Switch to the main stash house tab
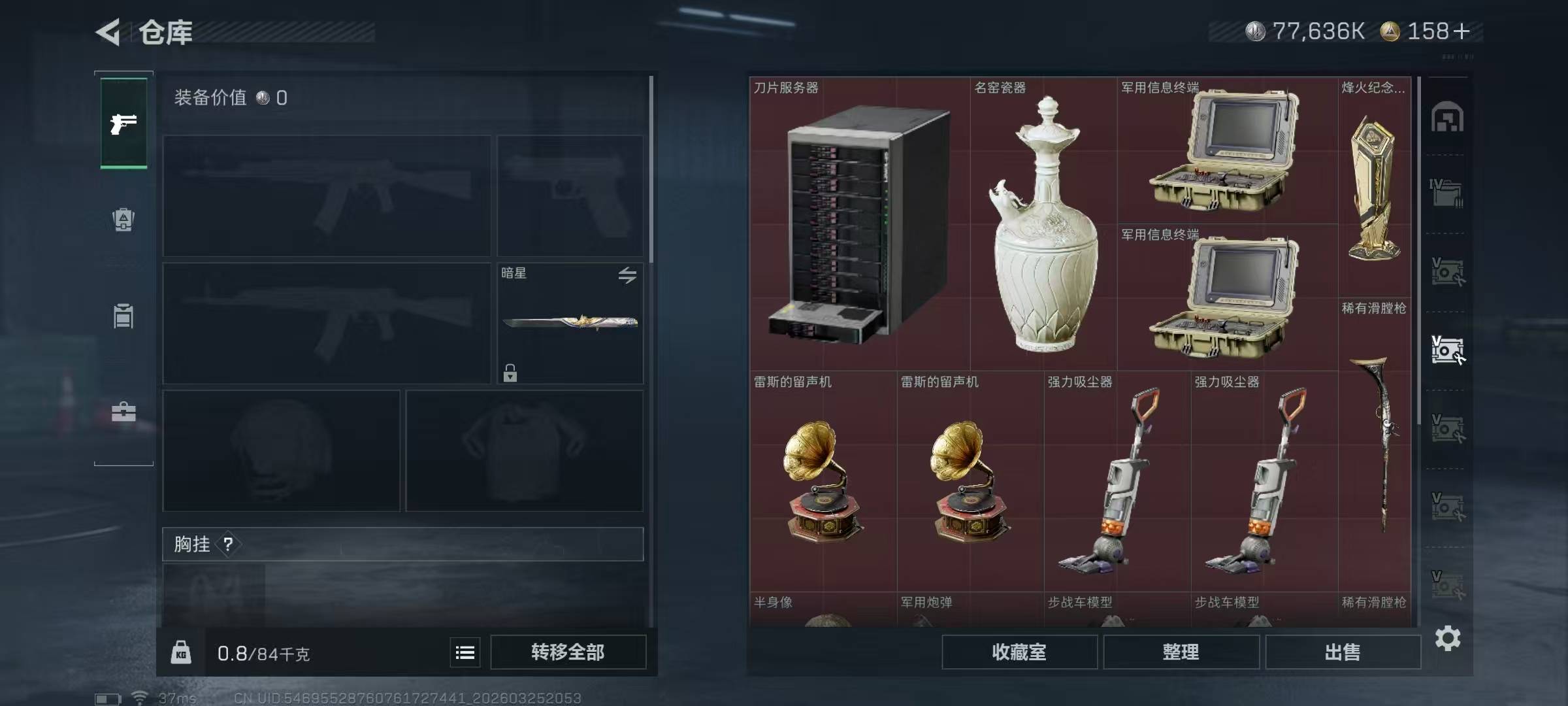This screenshot has width=1568, height=706. [1447, 117]
